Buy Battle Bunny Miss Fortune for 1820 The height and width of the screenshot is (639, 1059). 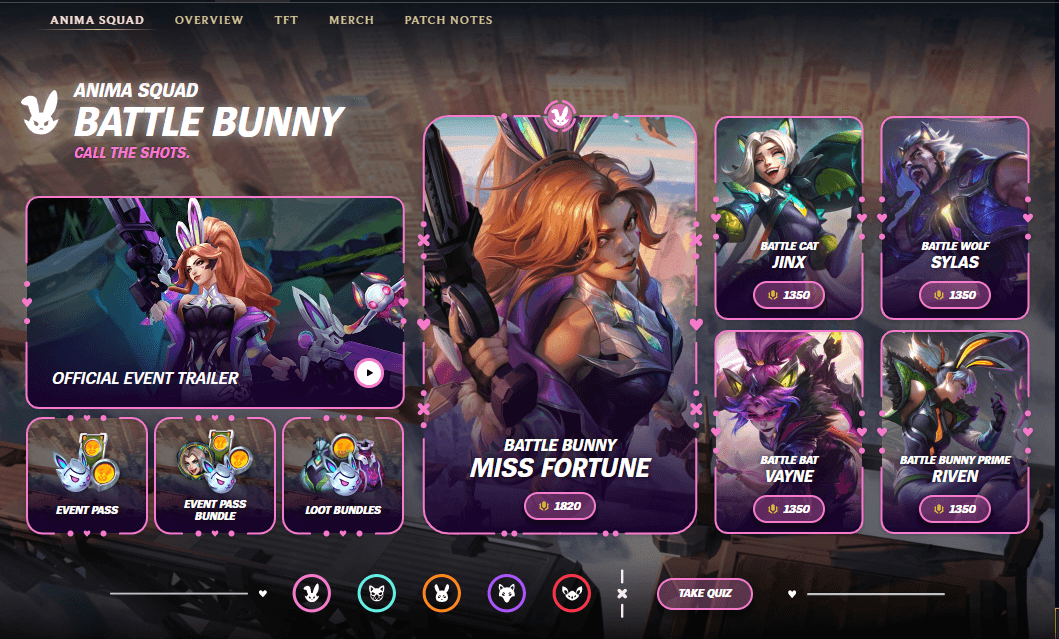(560, 506)
